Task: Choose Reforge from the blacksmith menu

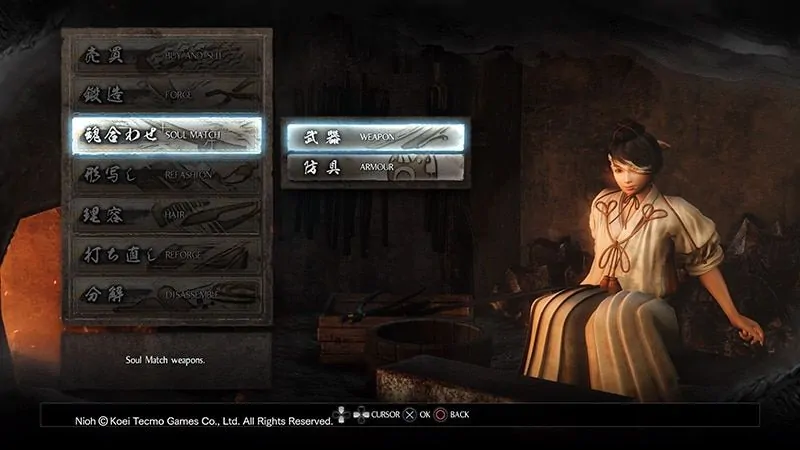Action: [166, 255]
